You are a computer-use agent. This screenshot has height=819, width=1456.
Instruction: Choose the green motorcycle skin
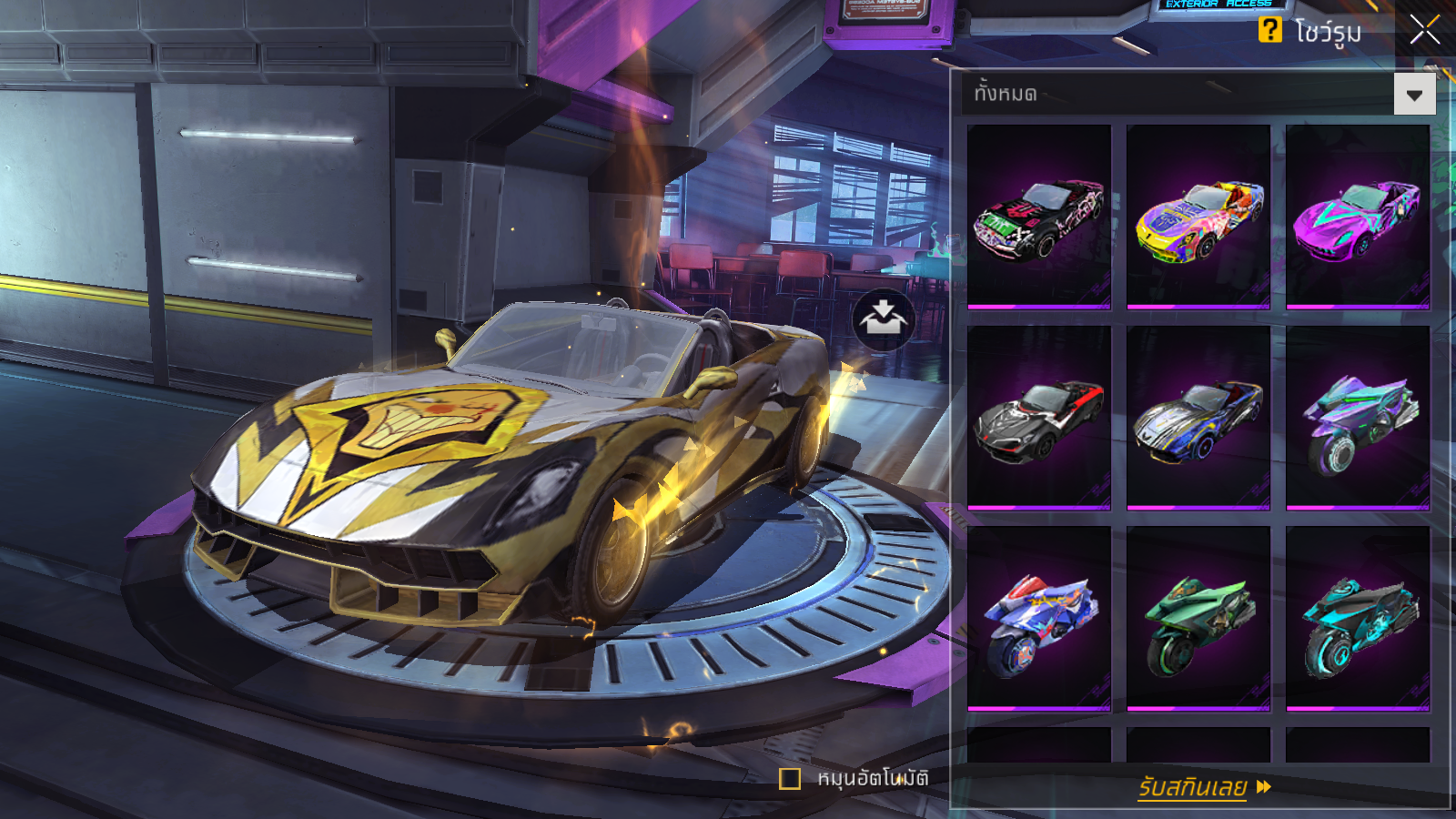1198,618
